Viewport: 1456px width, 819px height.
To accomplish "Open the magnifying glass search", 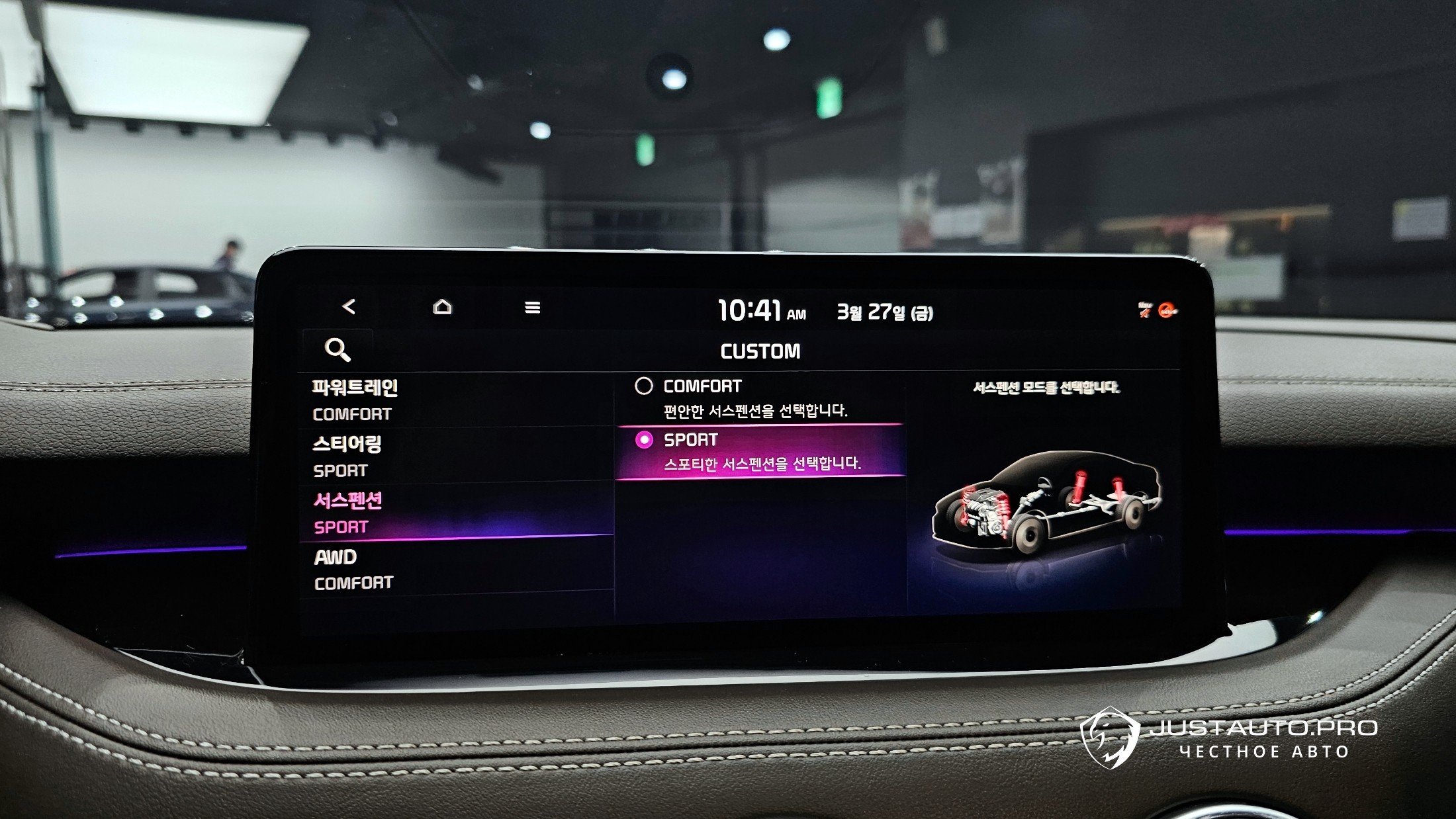I will coord(338,349).
